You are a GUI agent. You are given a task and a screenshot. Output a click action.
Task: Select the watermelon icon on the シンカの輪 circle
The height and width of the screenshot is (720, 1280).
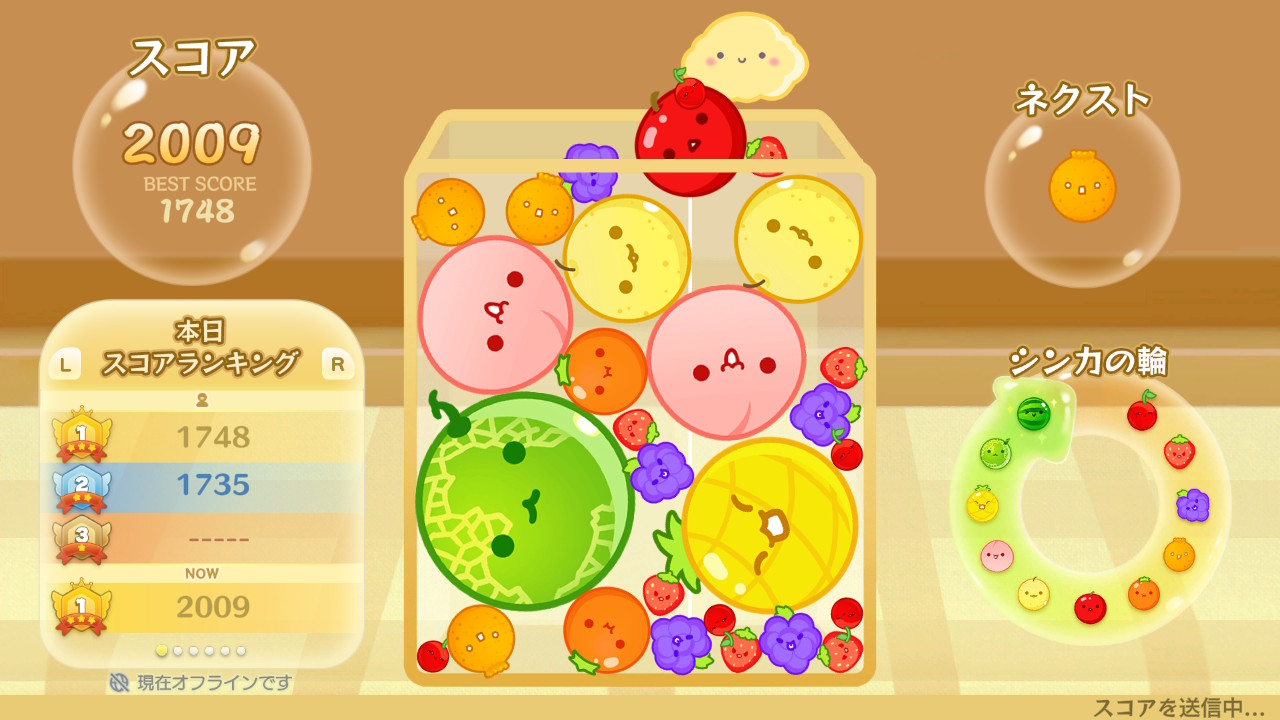point(1033,414)
